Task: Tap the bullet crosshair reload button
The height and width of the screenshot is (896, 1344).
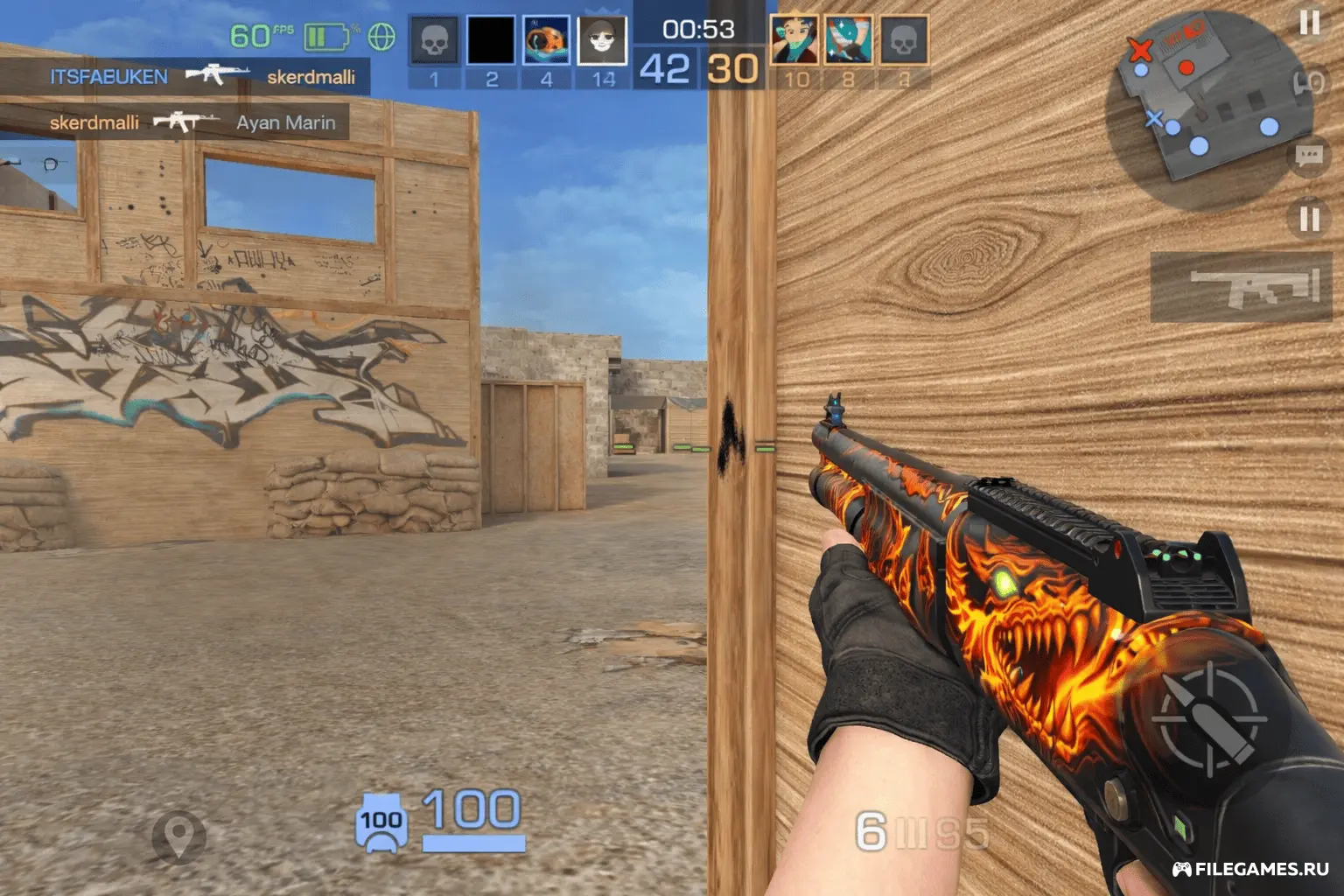Action: coord(1207,718)
